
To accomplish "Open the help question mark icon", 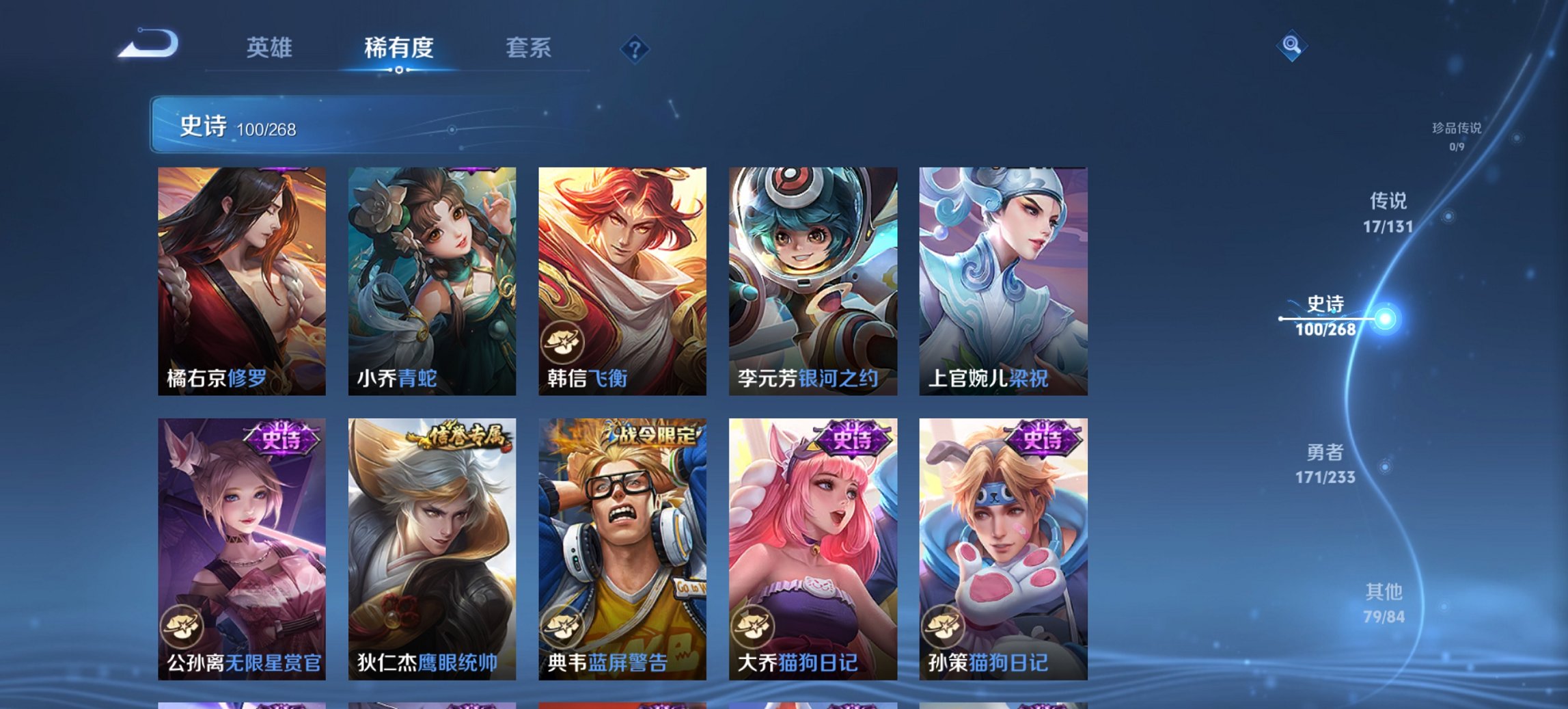I will (x=635, y=48).
